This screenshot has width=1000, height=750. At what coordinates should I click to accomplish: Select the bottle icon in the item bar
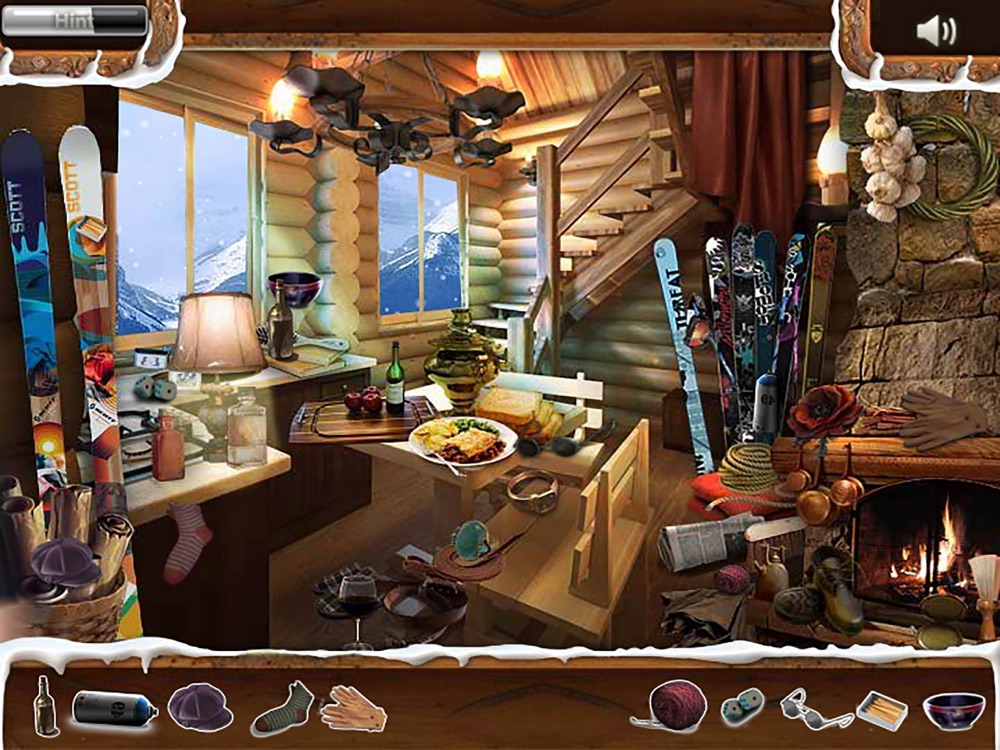pos(44,705)
